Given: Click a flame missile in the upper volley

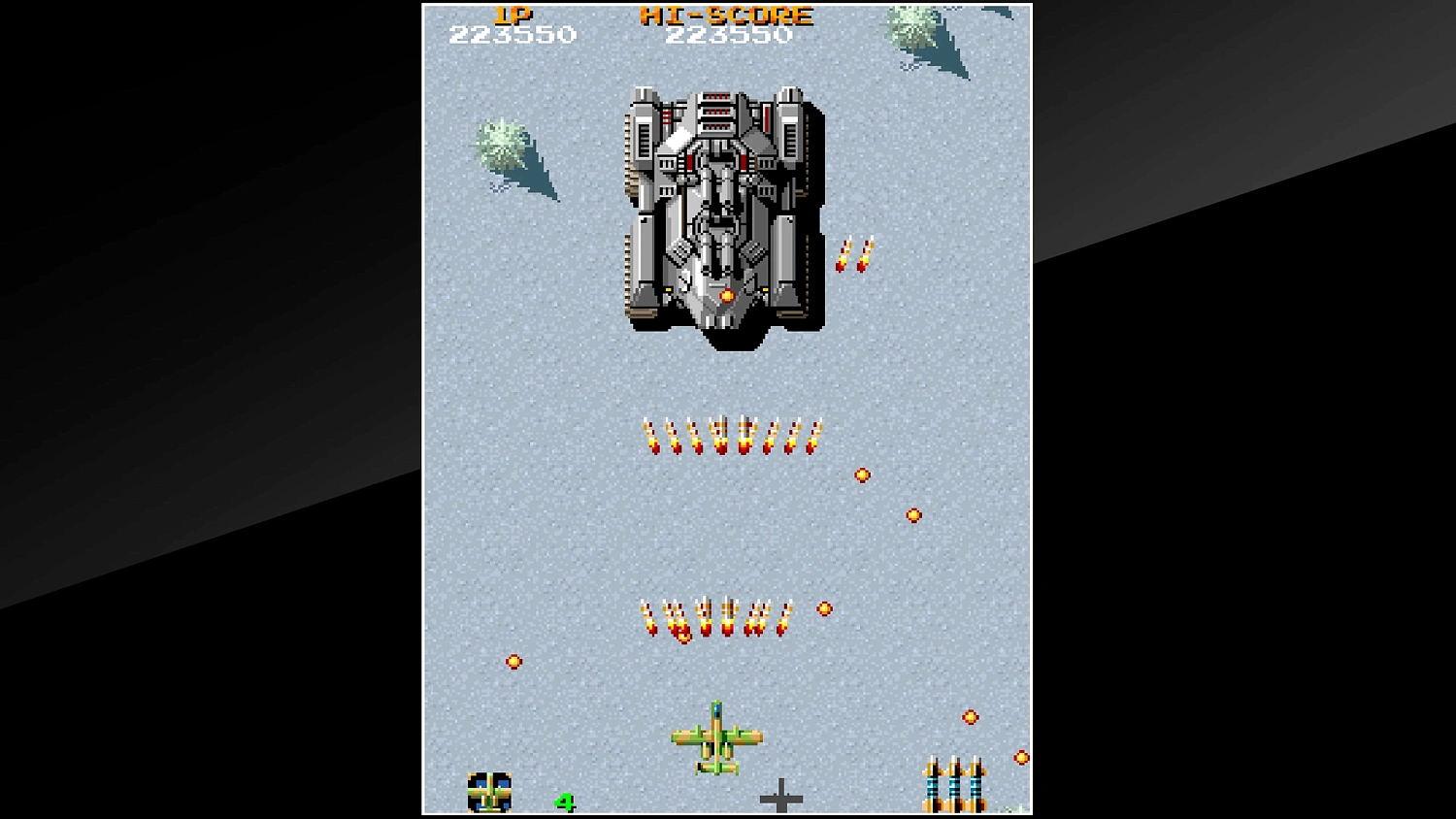Looking at the screenshot, I should pos(728,435).
